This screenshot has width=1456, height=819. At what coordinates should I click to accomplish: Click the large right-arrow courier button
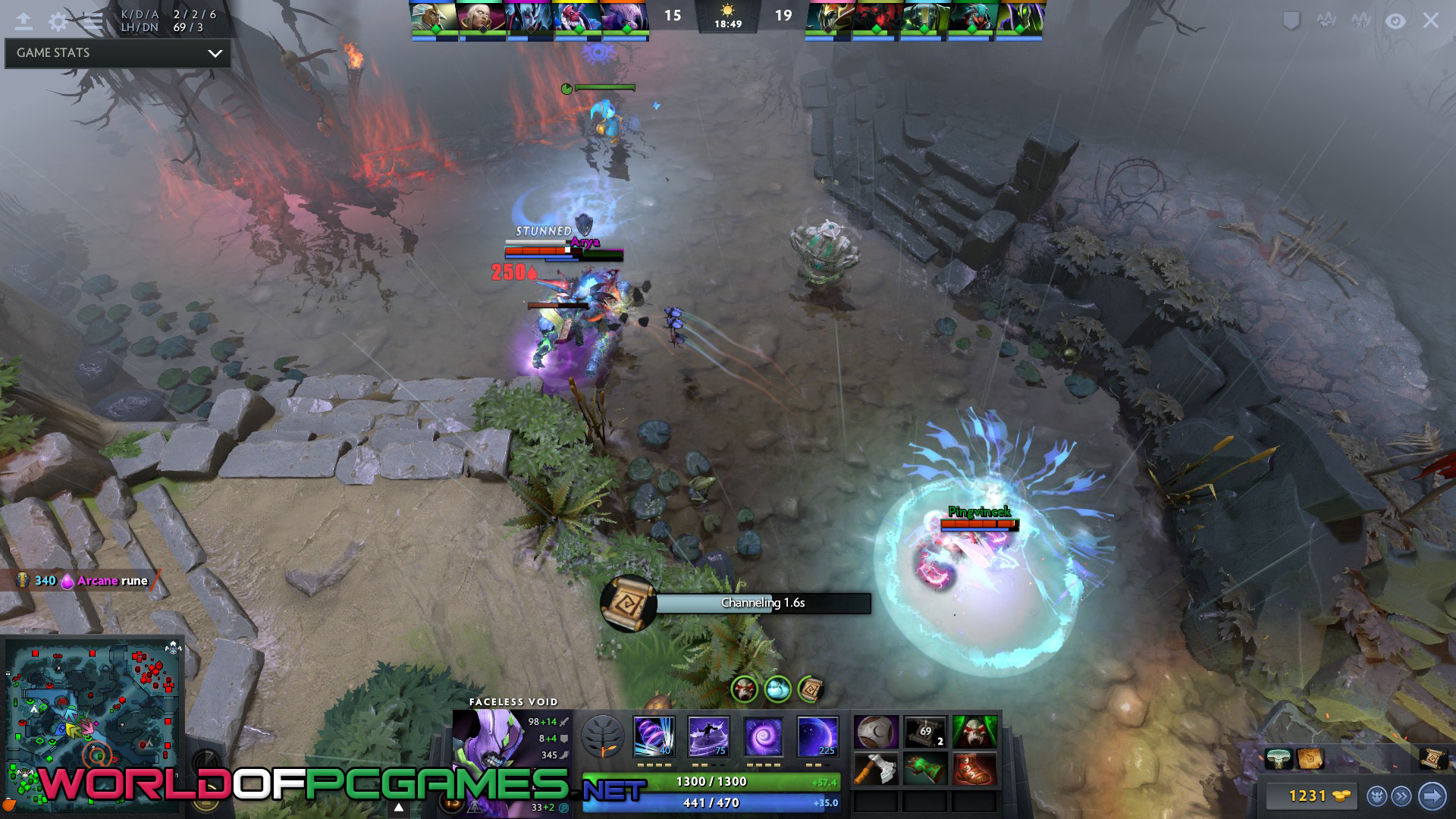[1432, 795]
